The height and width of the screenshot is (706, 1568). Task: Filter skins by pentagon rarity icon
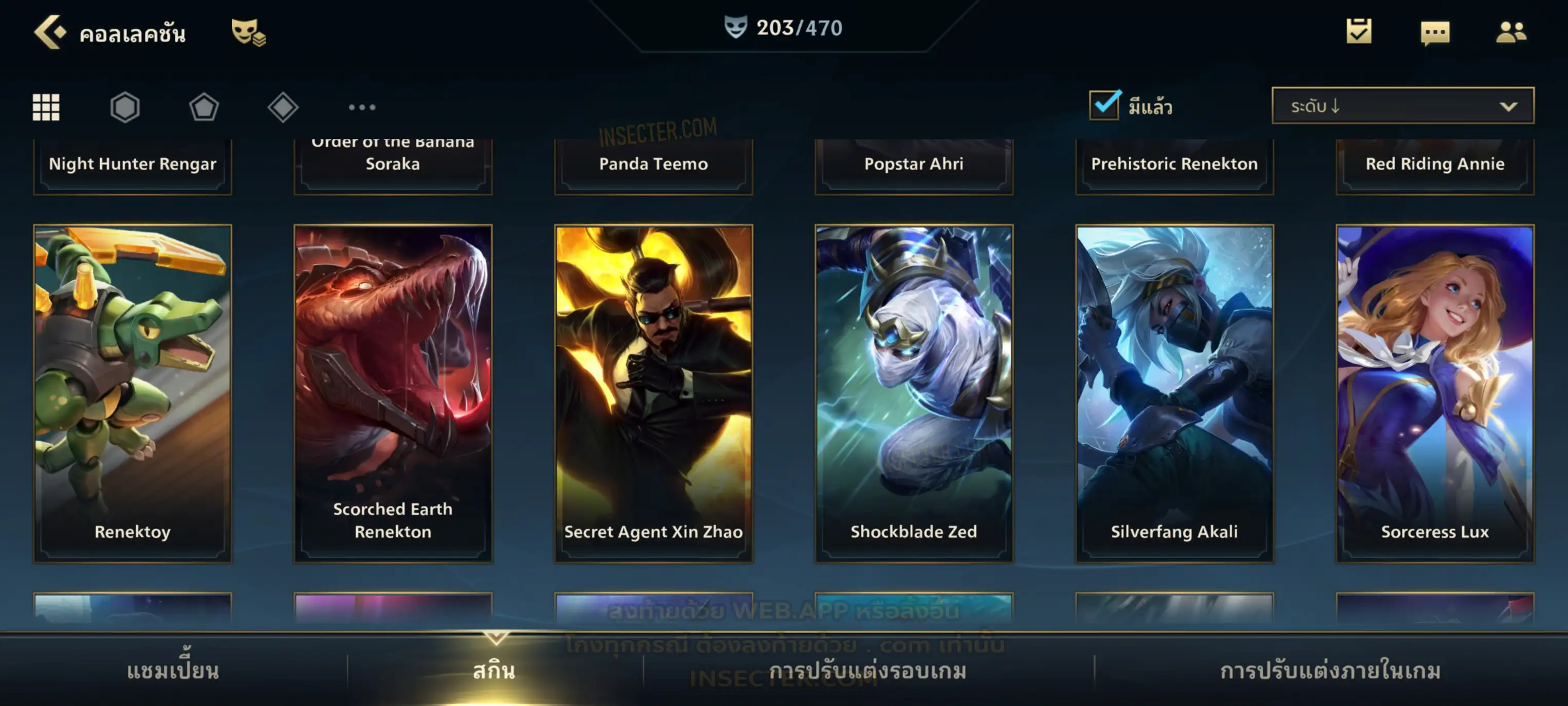click(x=204, y=107)
